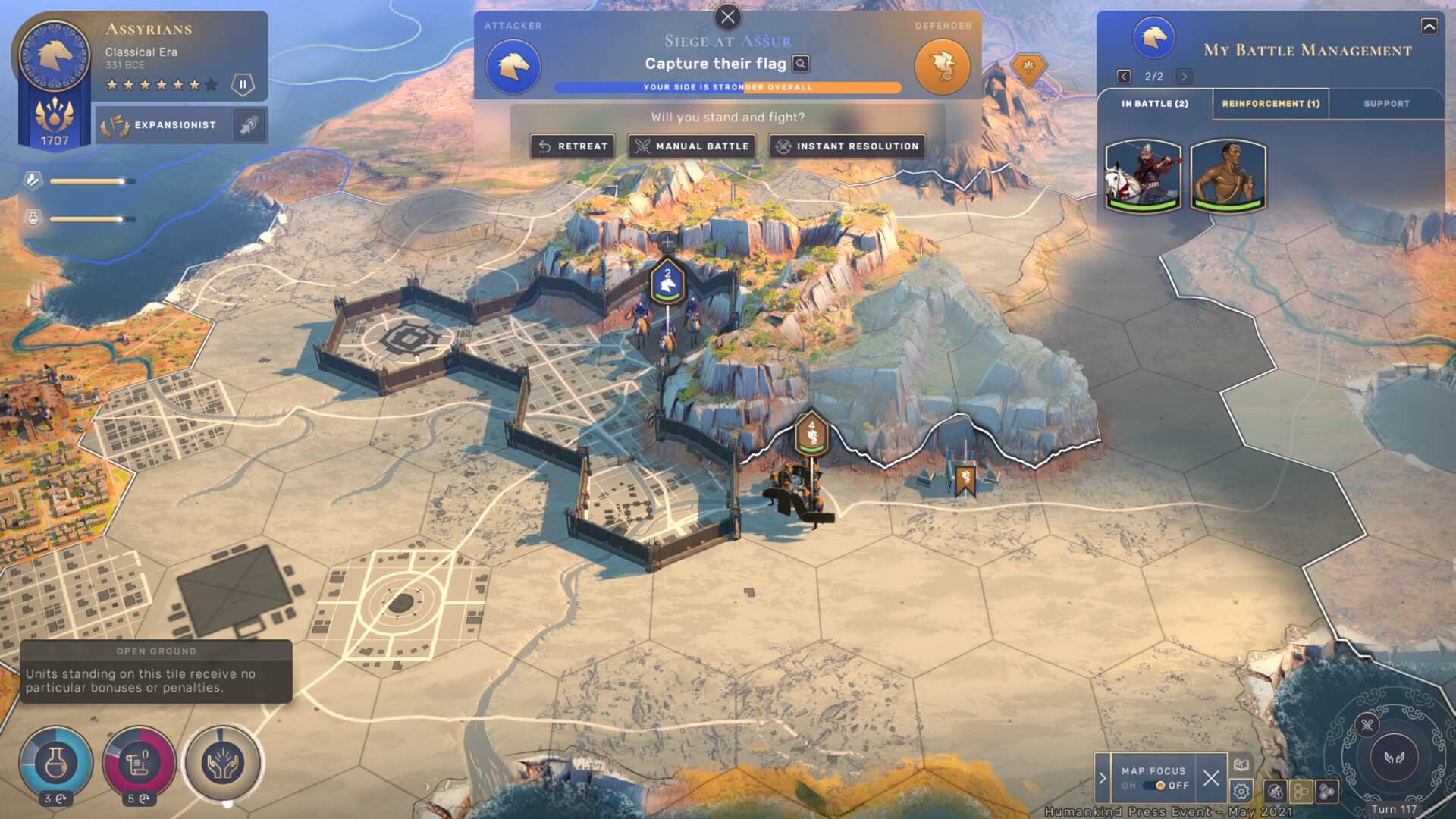Pause the game from the empire banner
Viewport: 1456px width, 819px height.
pyautogui.click(x=243, y=85)
